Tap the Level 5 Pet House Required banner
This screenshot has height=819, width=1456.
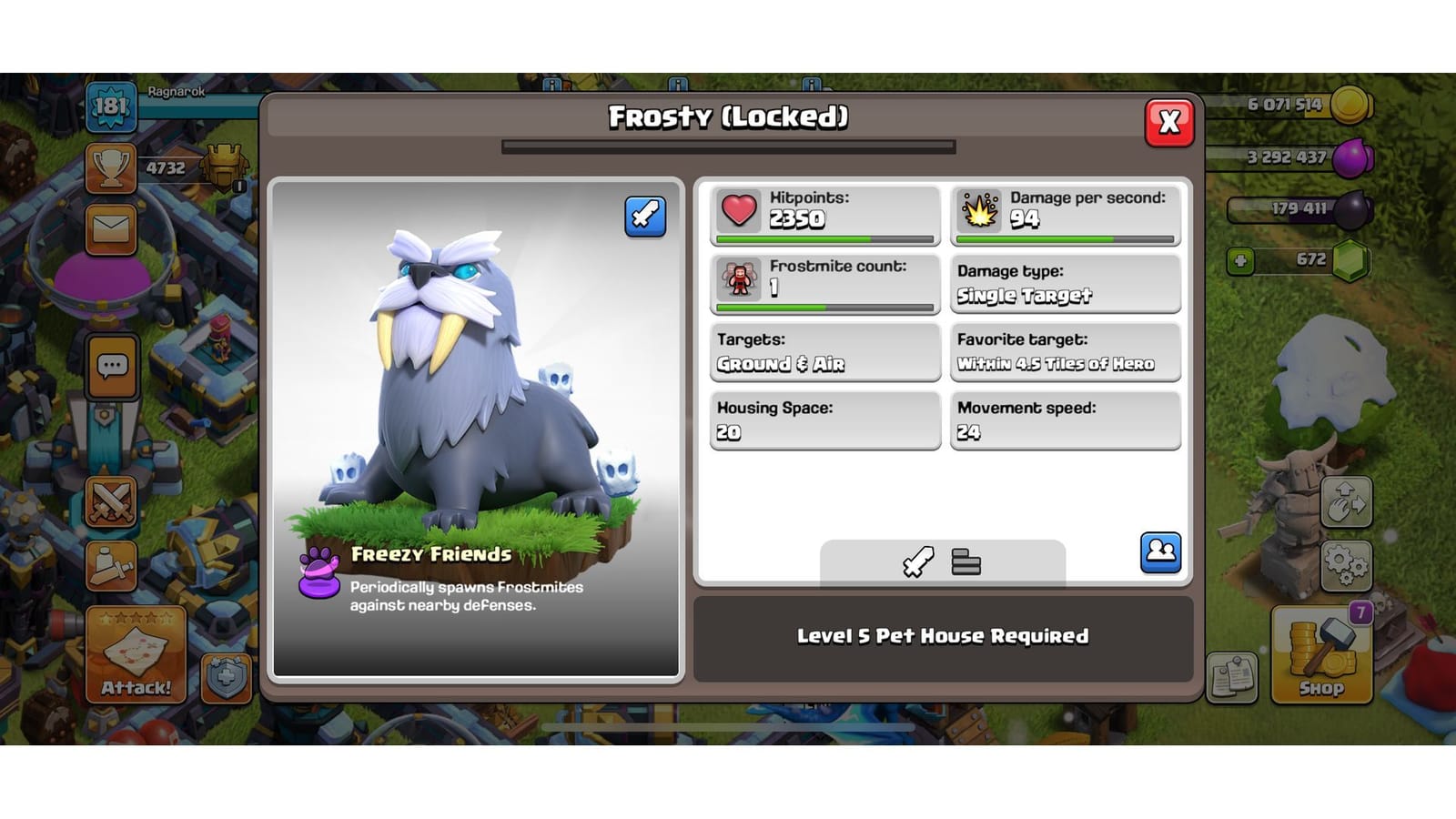pyautogui.click(x=944, y=637)
